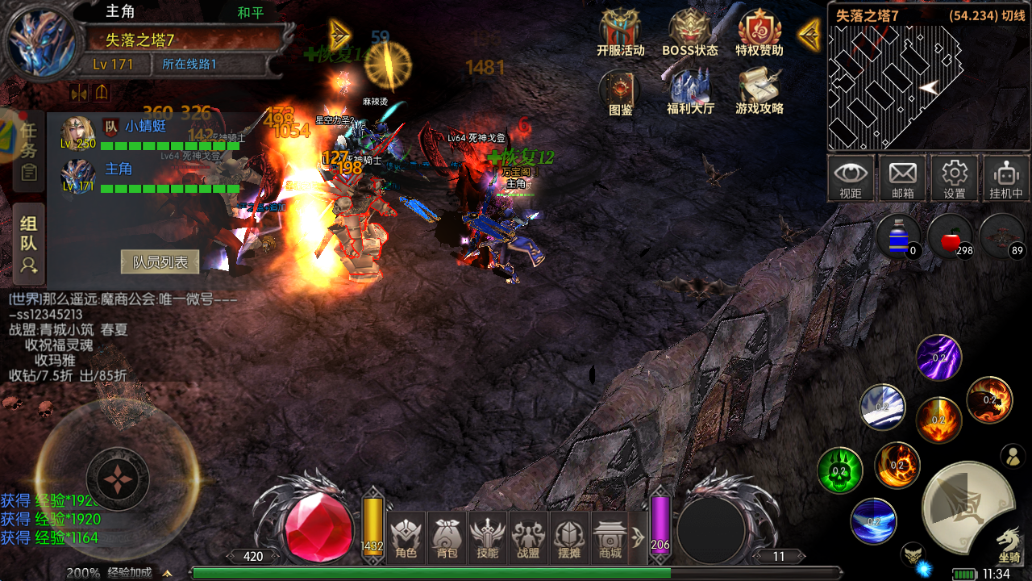Switch to the 任务 quest tab
This screenshot has width=1032, height=581.
click(28, 150)
